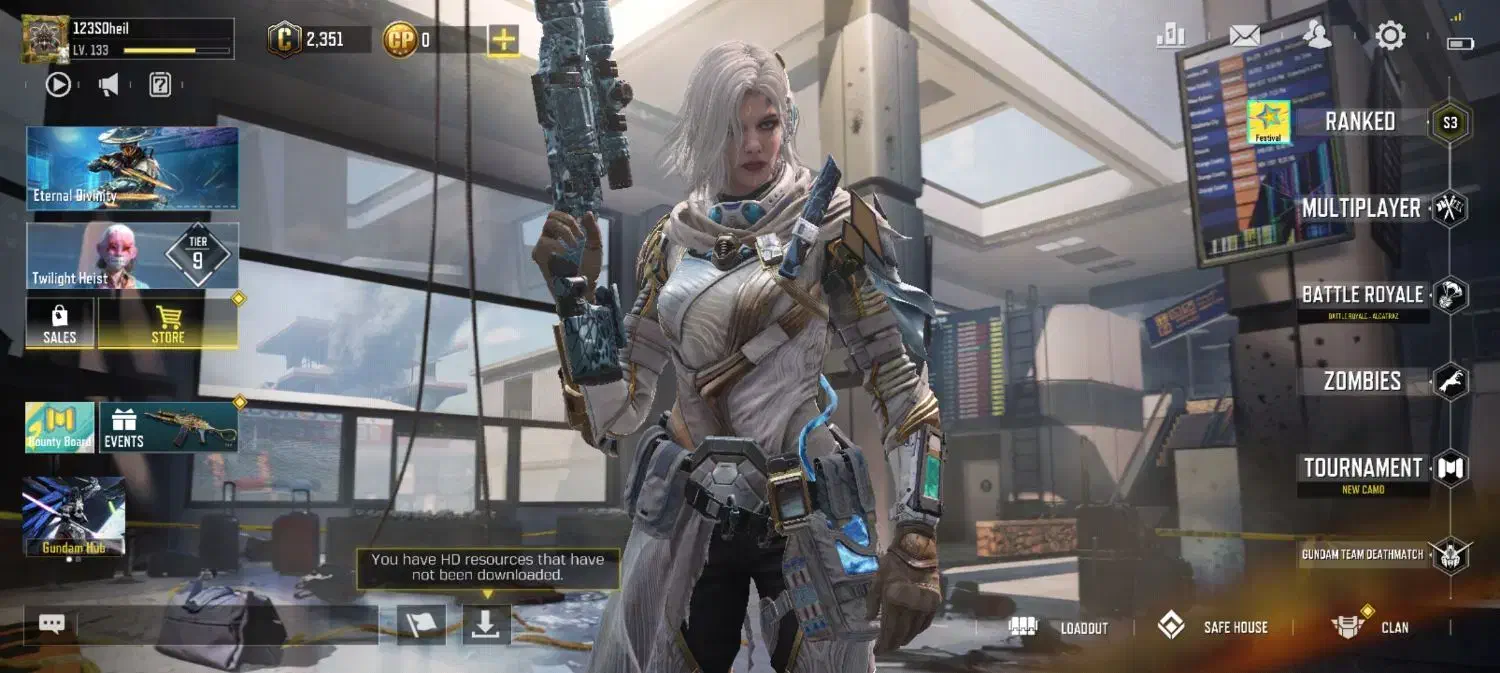The width and height of the screenshot is (1500, 673).
Task: Open the Events panel
Action: tap(168, 428)
